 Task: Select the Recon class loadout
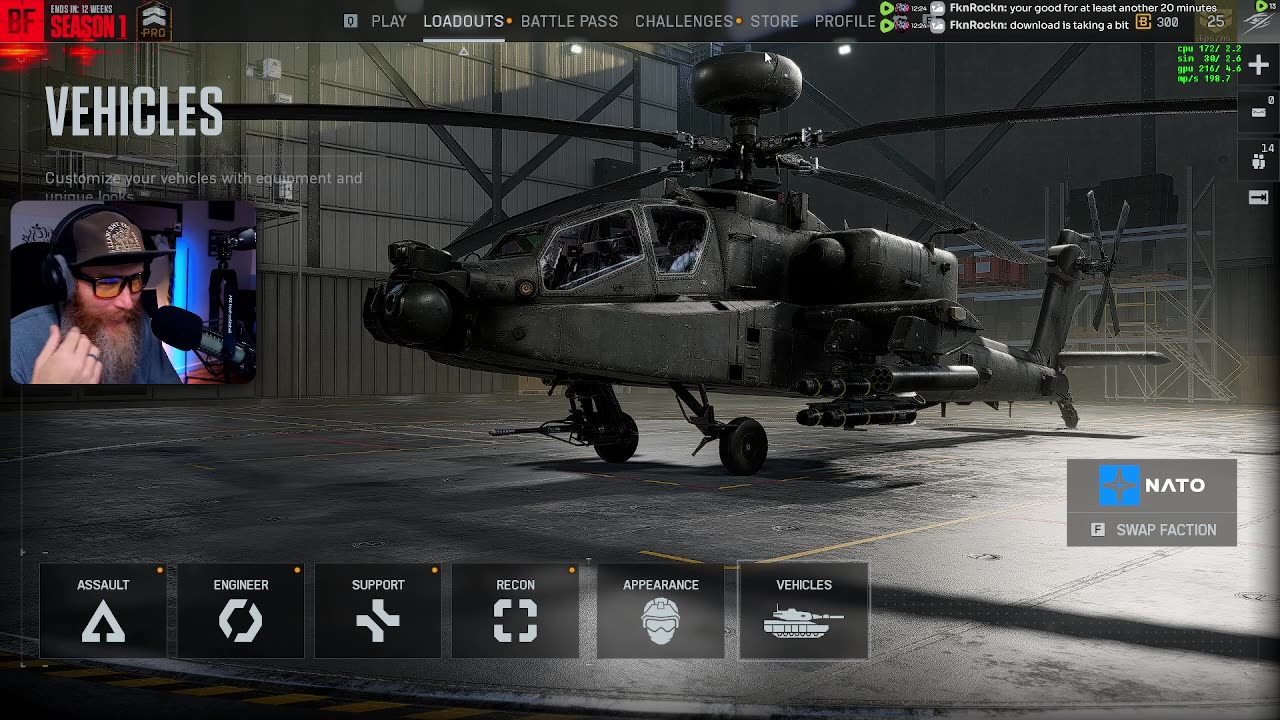click(x=515, y=611)
